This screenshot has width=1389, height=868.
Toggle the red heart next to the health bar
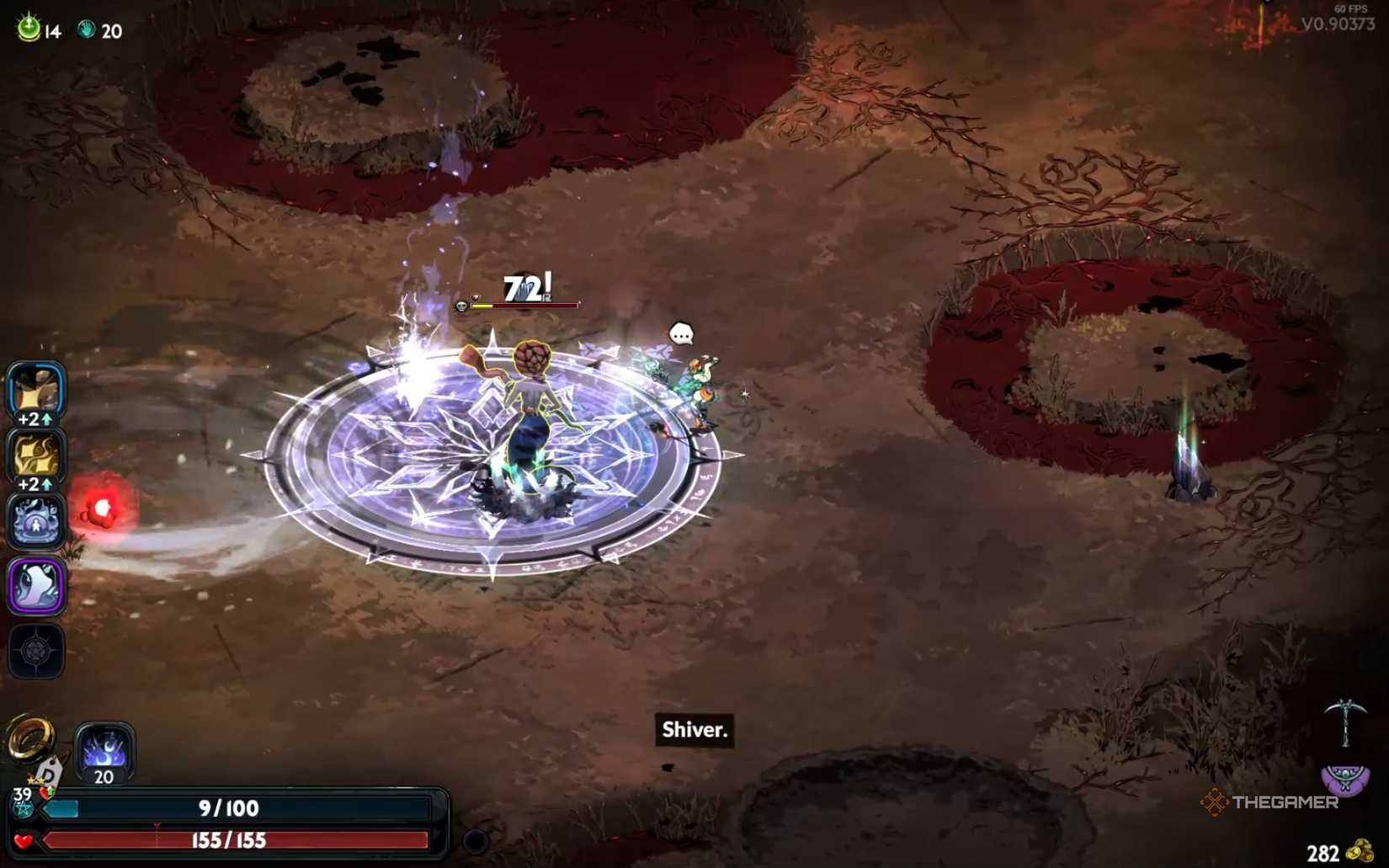tap(25, 839)
